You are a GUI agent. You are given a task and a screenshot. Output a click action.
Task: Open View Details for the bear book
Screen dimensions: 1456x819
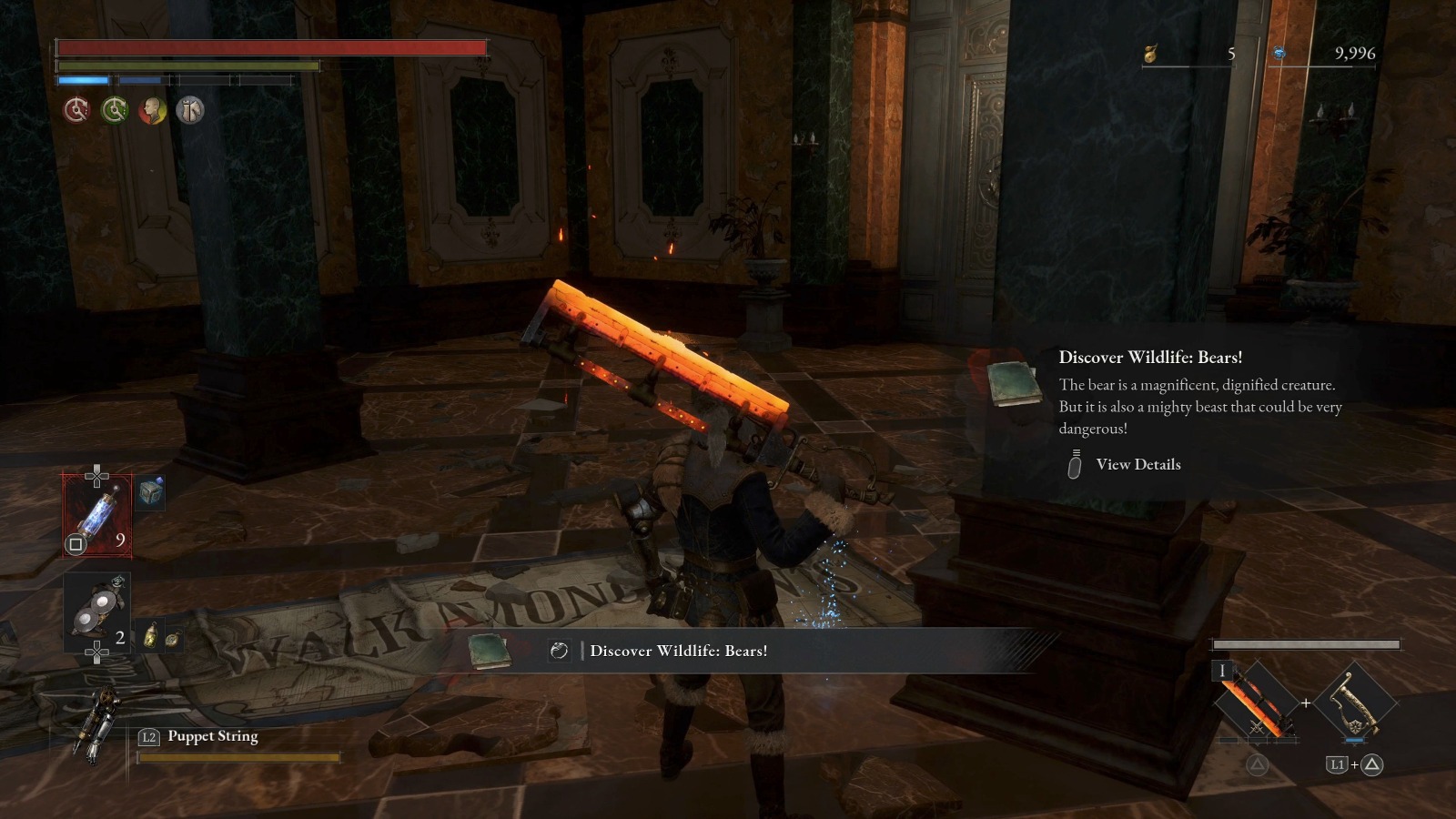1137,464
